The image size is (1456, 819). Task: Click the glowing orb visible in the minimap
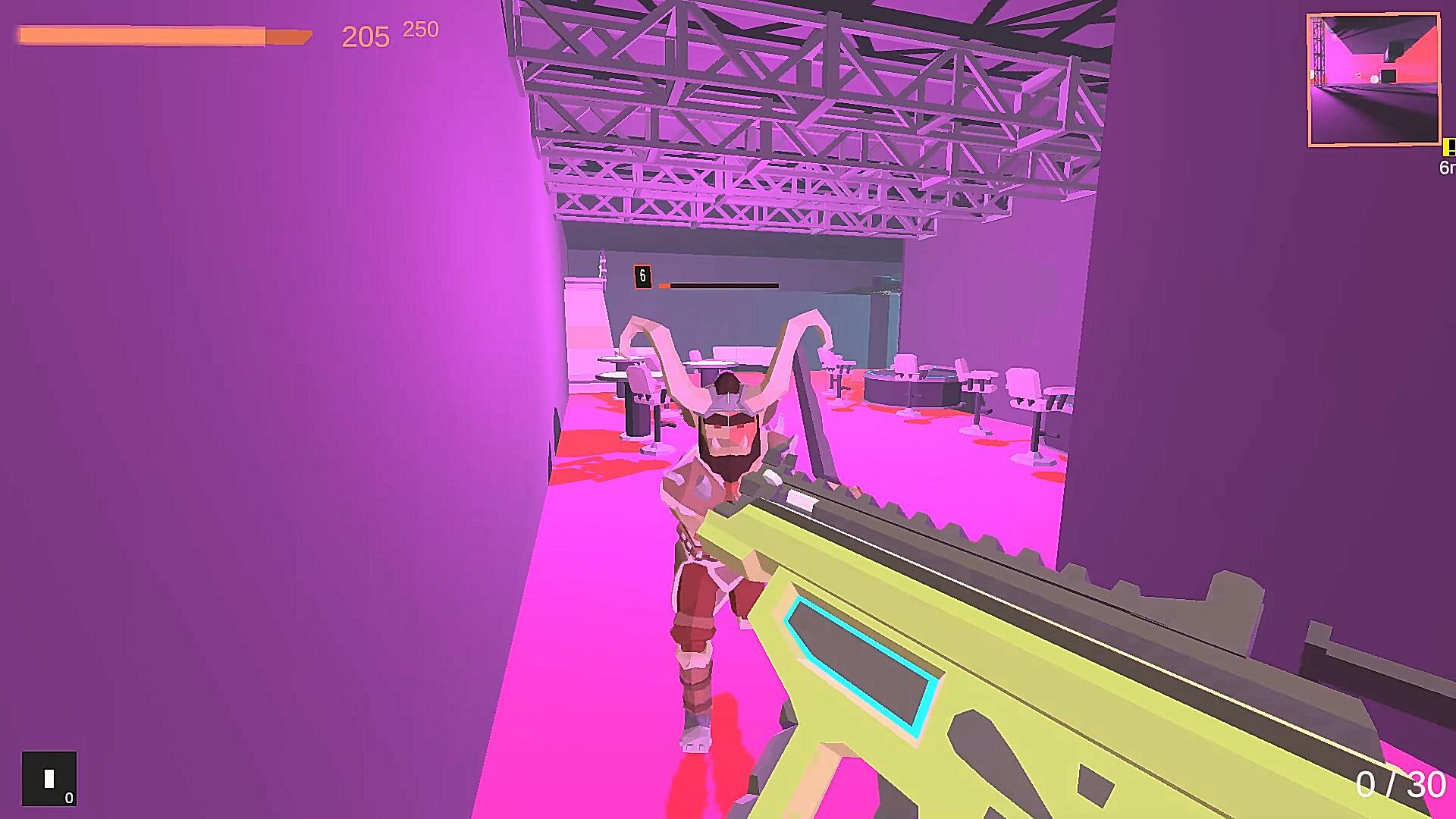[1373, 78]
